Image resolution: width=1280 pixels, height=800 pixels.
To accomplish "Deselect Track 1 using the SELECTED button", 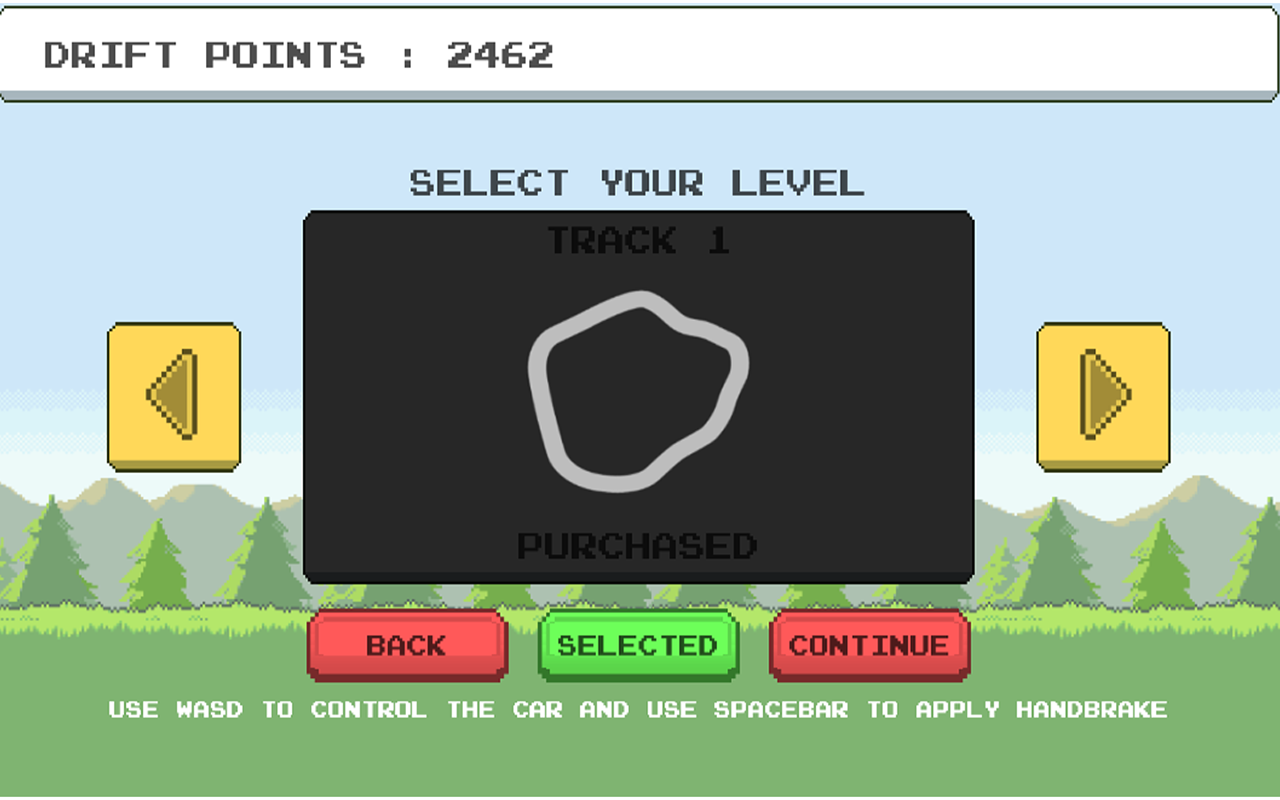I will [x=637, y=644].
